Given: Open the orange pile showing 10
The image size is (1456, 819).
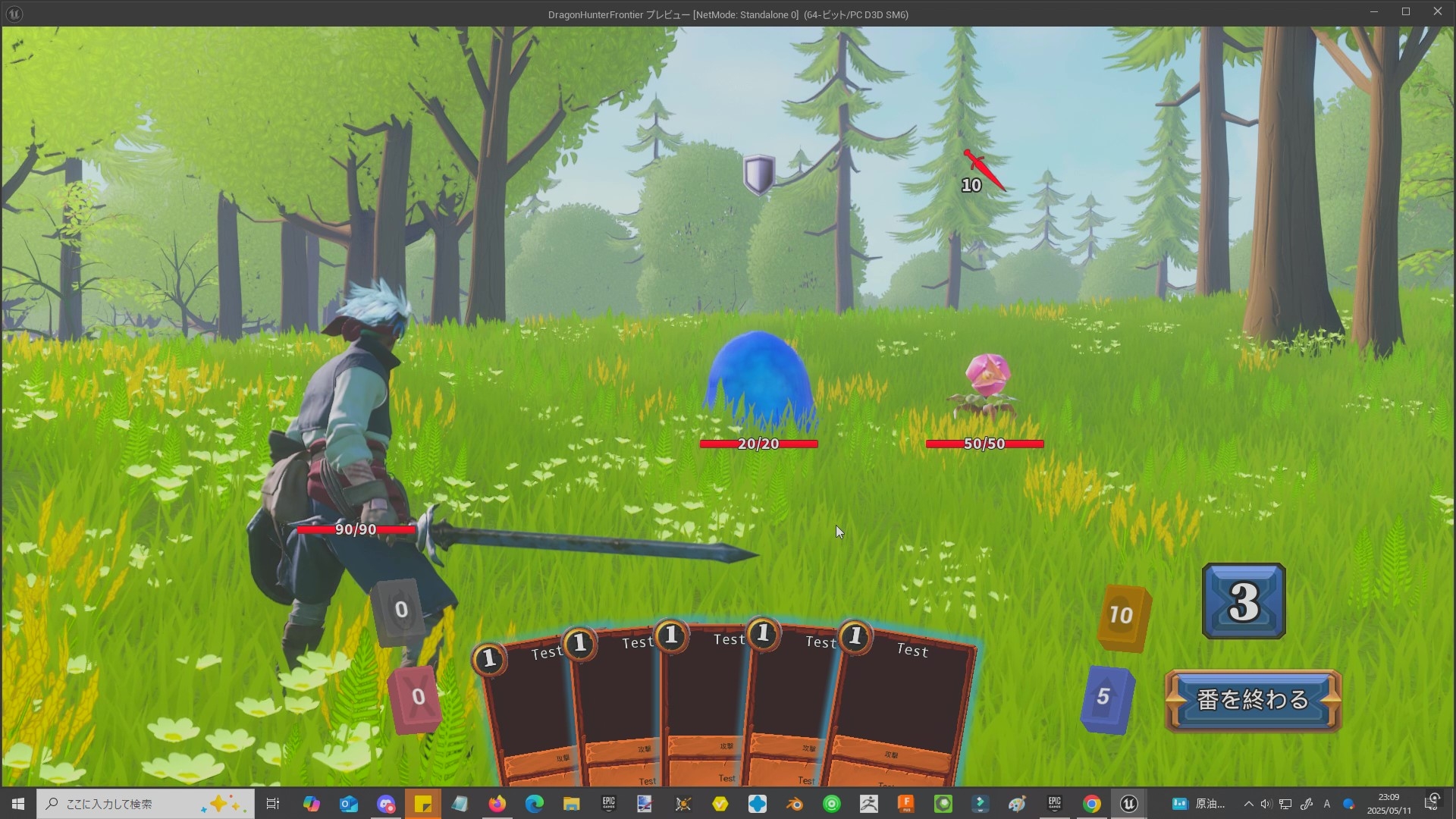Looking at the screenshot, I should tap(1123, 617).
